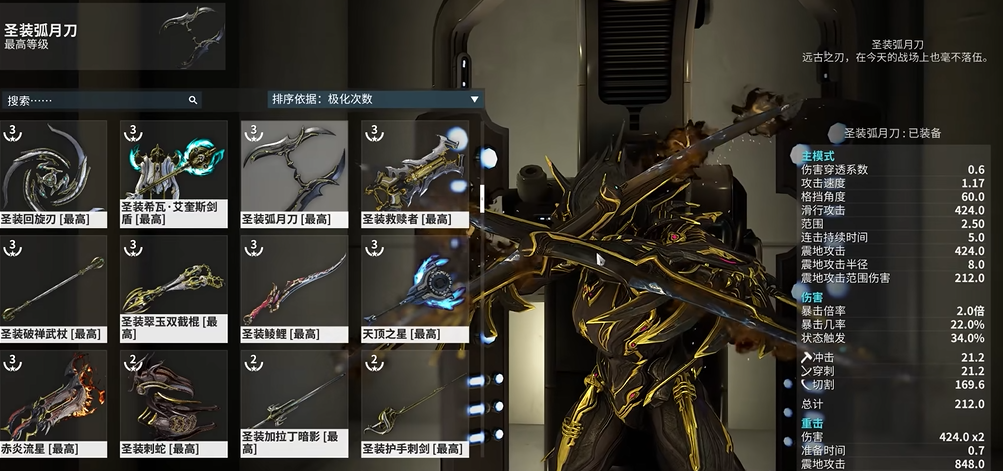1003x471 pixels.
Task: Select the 圣装弧月刀 weapon in the grid
Action: (x=294, y=172)
